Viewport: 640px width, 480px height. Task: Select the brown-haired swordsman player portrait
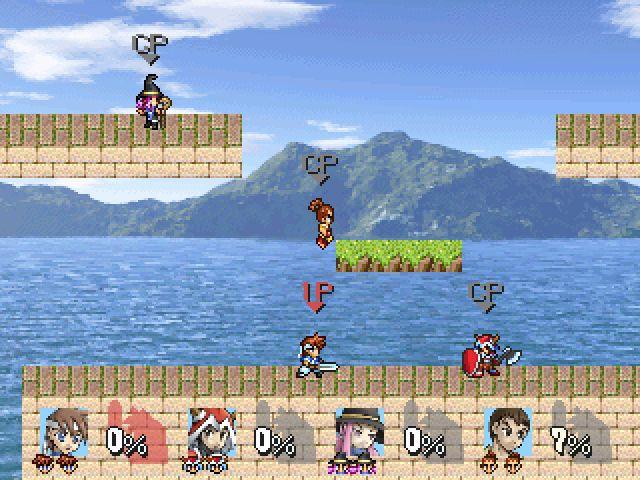pos(61,432)
